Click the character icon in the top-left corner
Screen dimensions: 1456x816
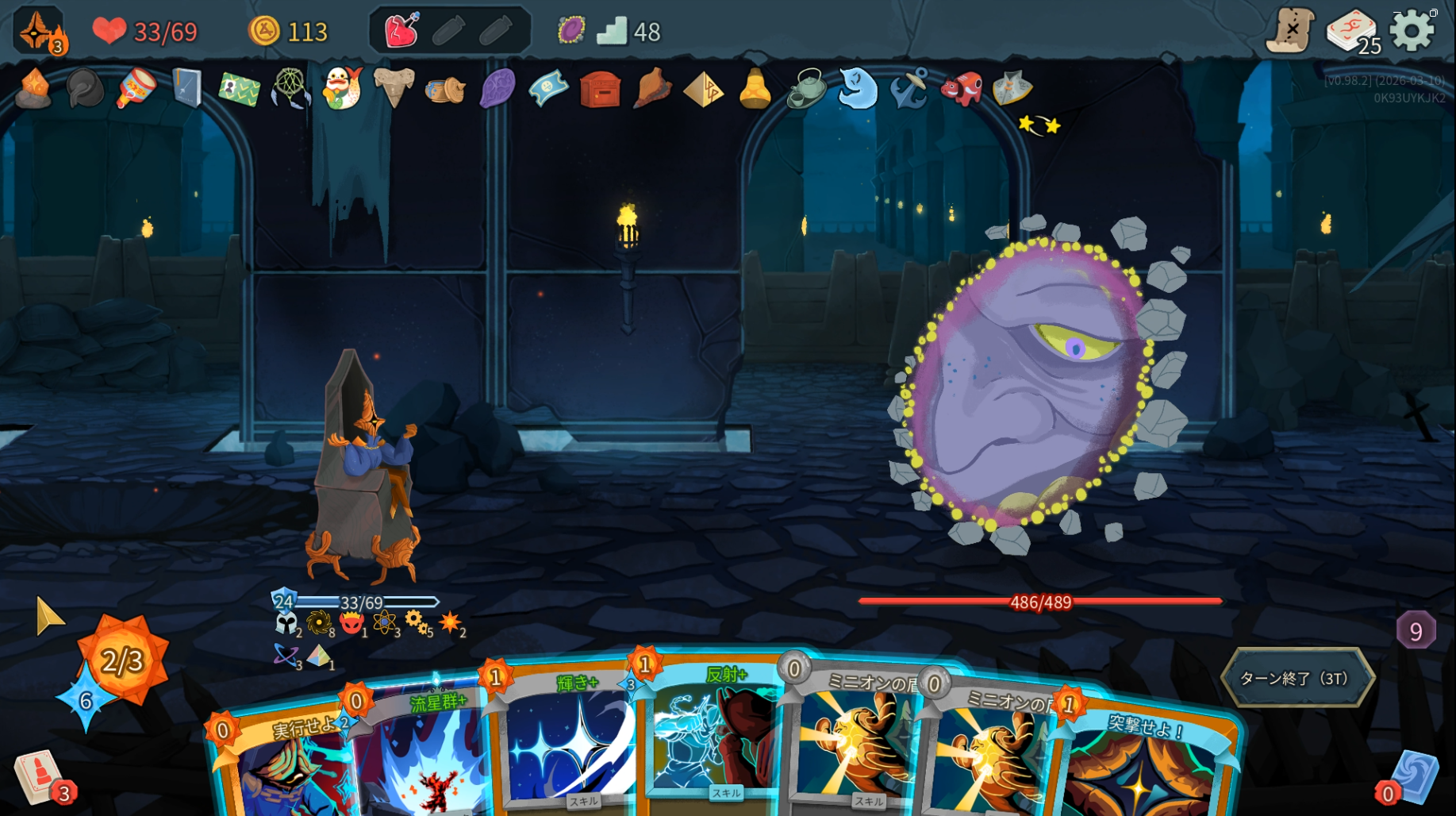click(38, 32)
